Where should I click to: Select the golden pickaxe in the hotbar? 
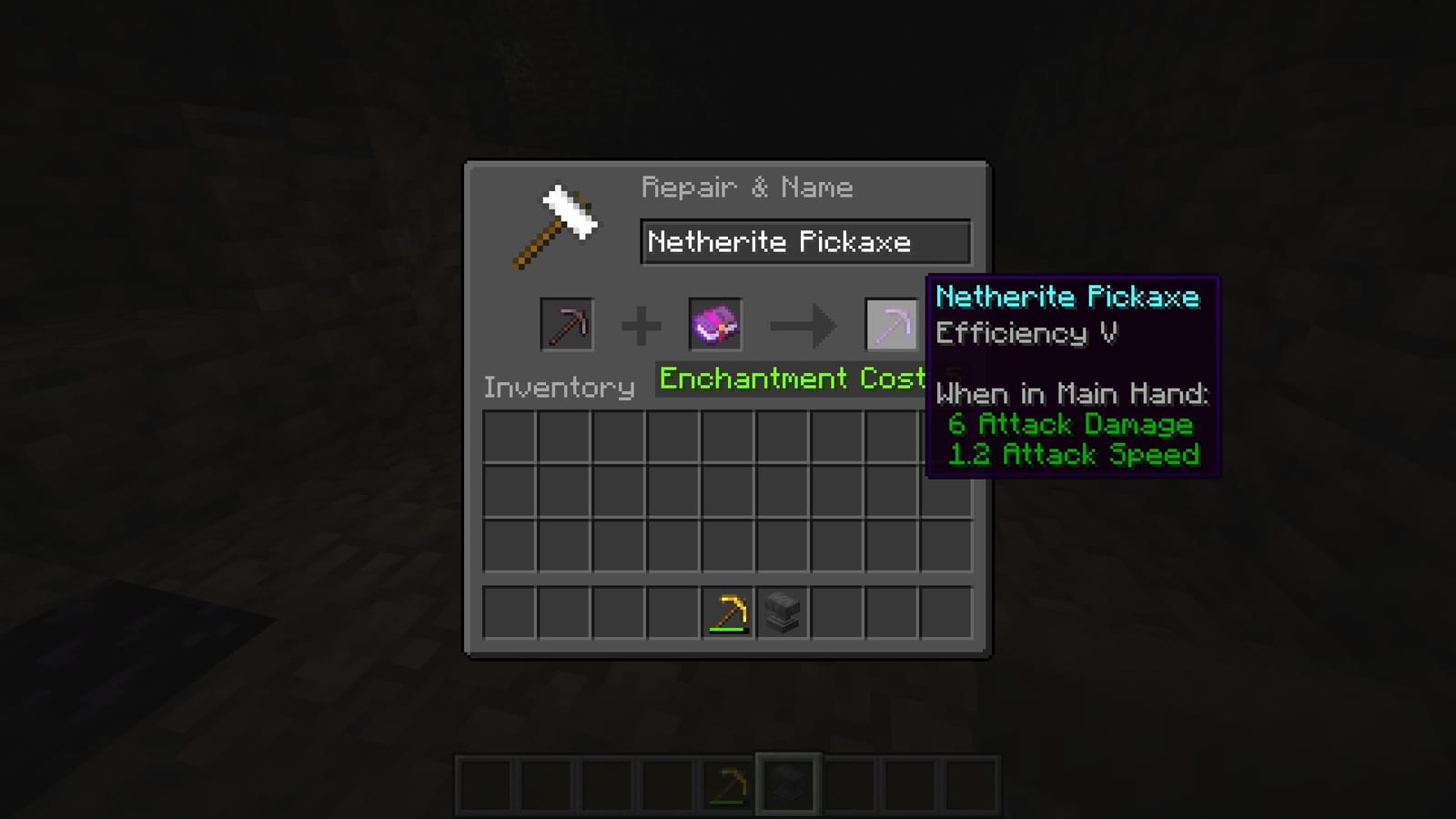tap(727, 783)
